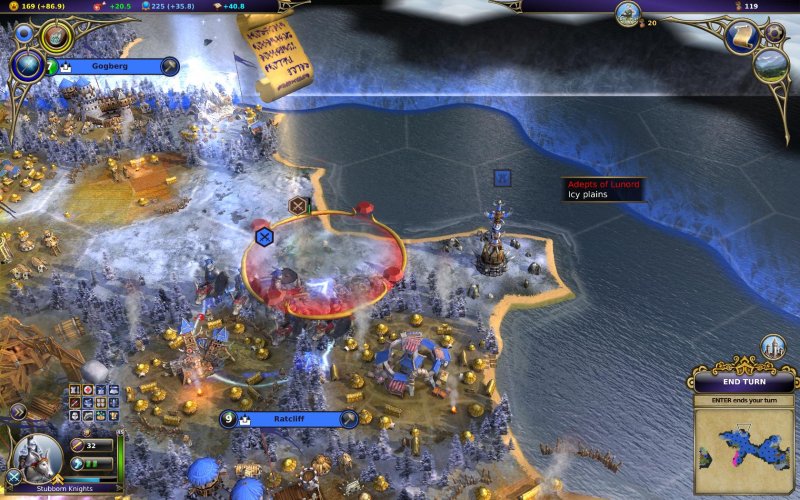This screenshot has width=800, height=500.
Task: Click the round tower button above END TURN
Action: click(772, 347)
